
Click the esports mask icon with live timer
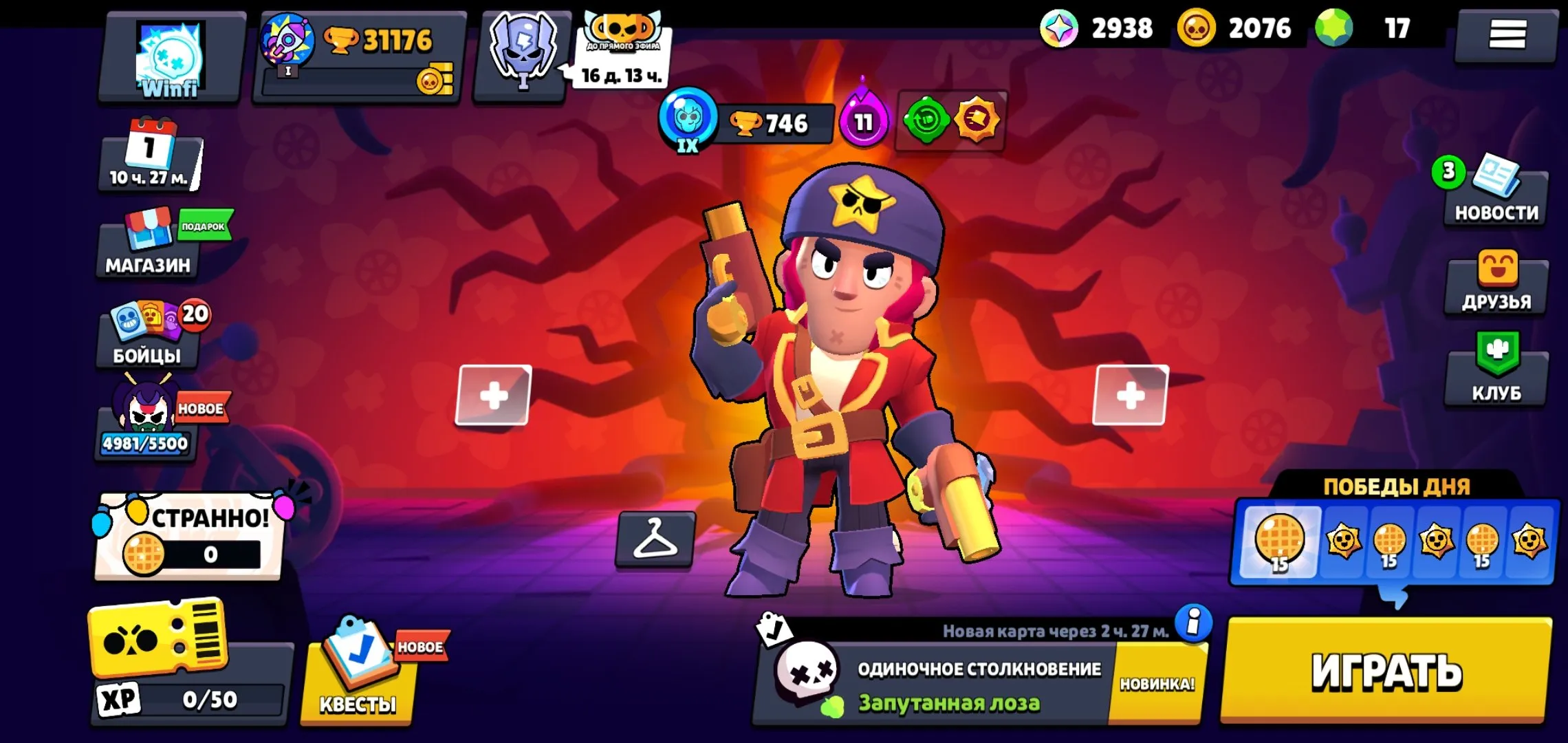point(523,52)
